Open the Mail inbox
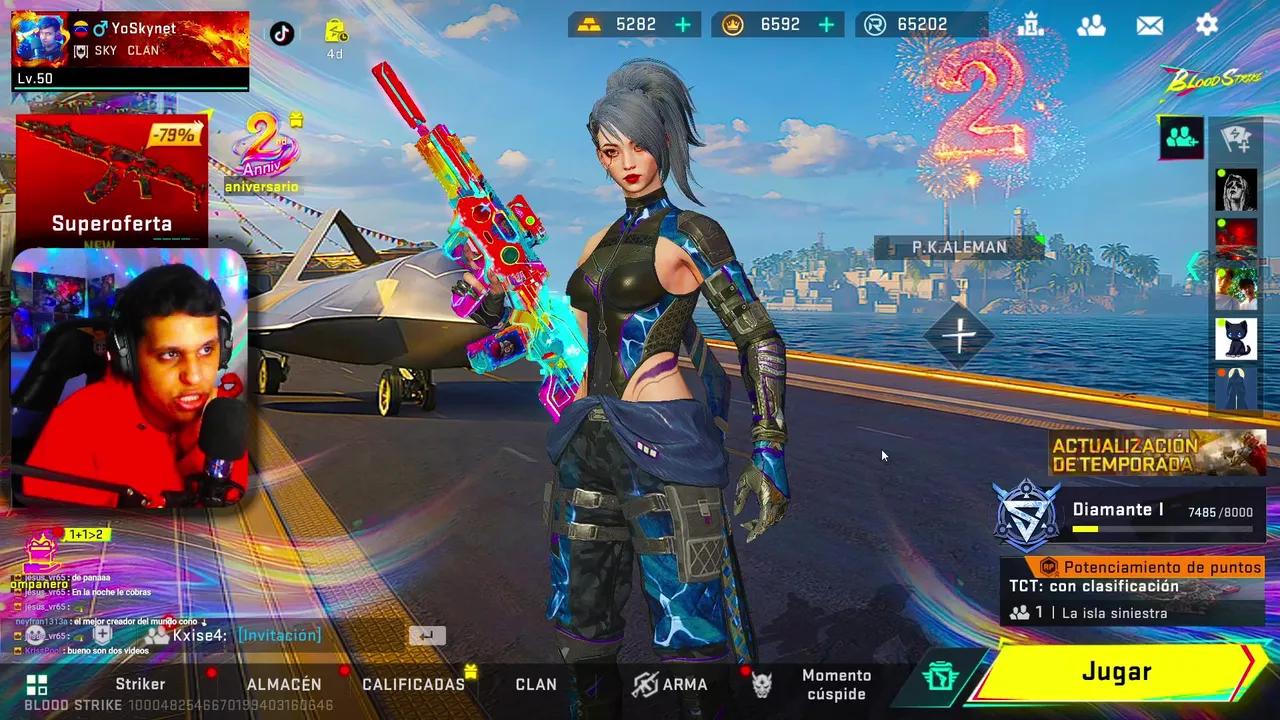Image resolution: width=1280 pixels, height=720 pixels. point(1149,25)
